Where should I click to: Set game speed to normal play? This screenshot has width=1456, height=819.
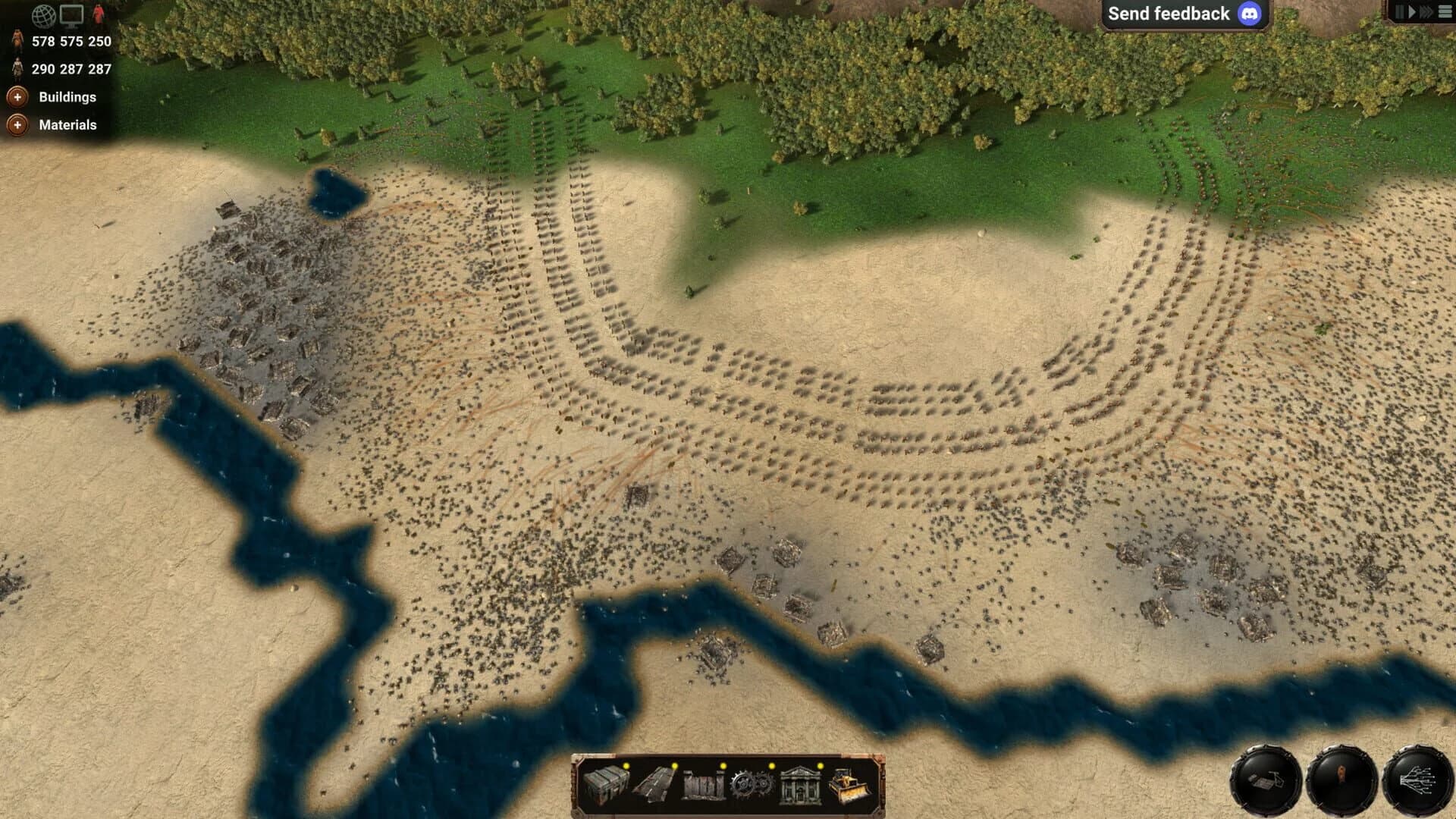pyautogui.click(x=1412, y=12)
